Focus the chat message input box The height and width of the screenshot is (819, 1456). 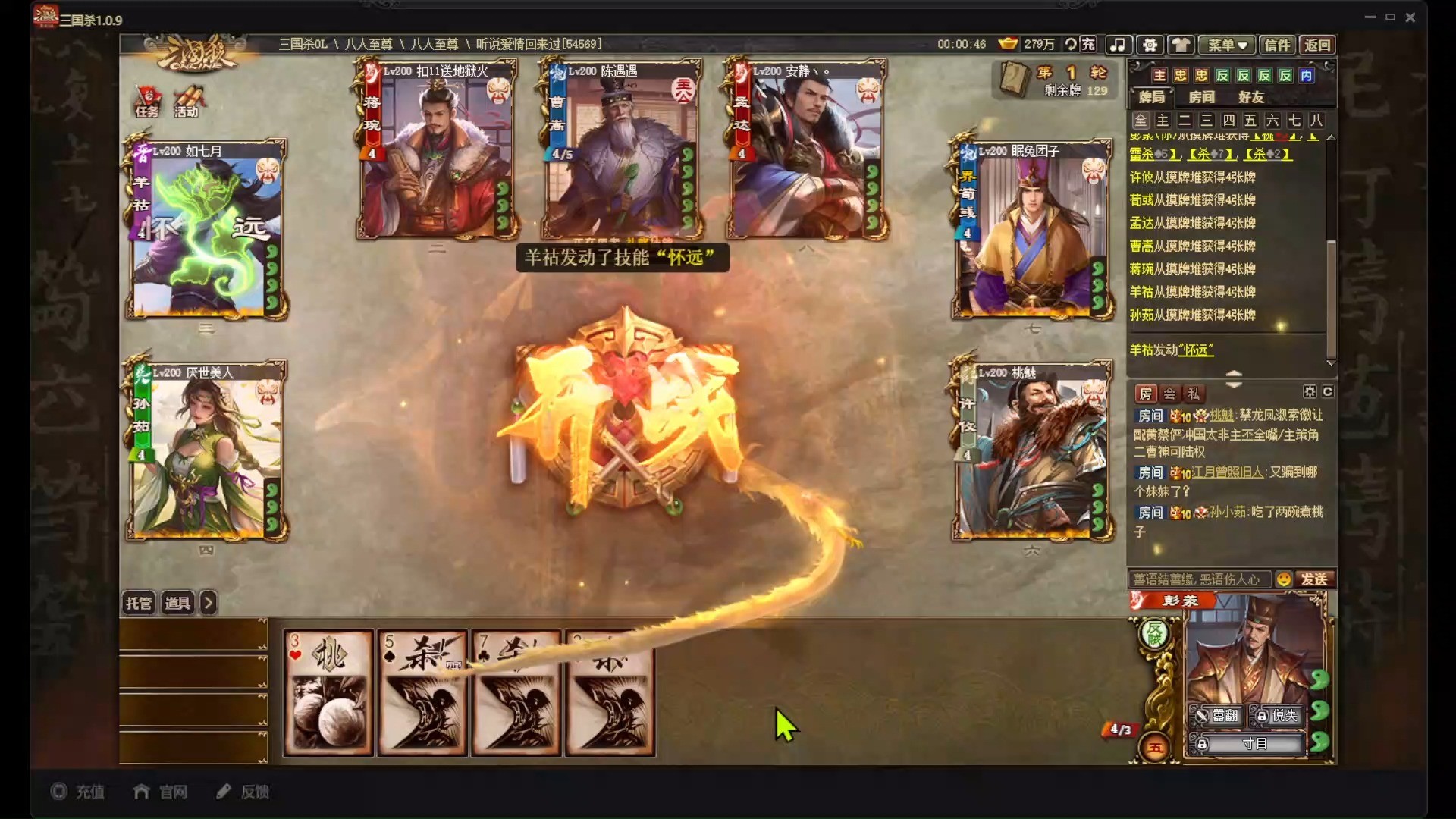pos(1200,579)
